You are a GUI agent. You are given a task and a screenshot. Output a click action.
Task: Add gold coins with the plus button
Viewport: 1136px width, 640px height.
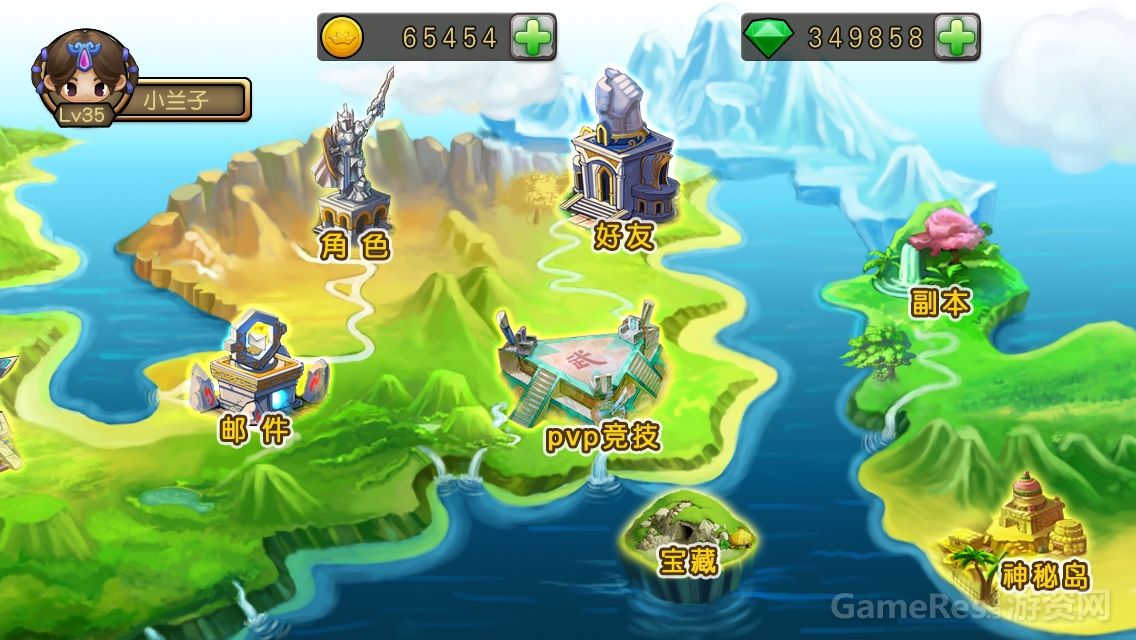click(x=532, y=38)
